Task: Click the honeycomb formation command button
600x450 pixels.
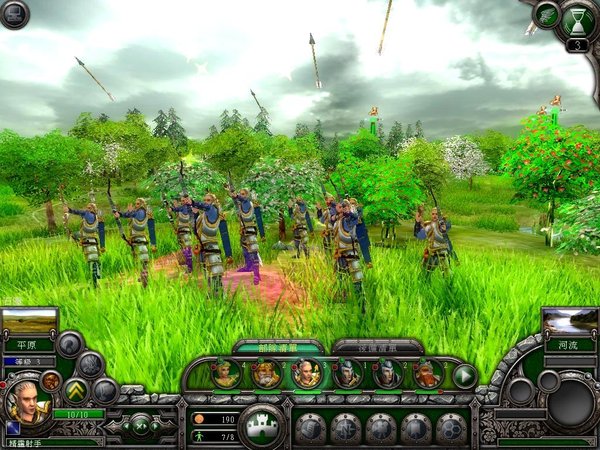Action: click(452, 428)
